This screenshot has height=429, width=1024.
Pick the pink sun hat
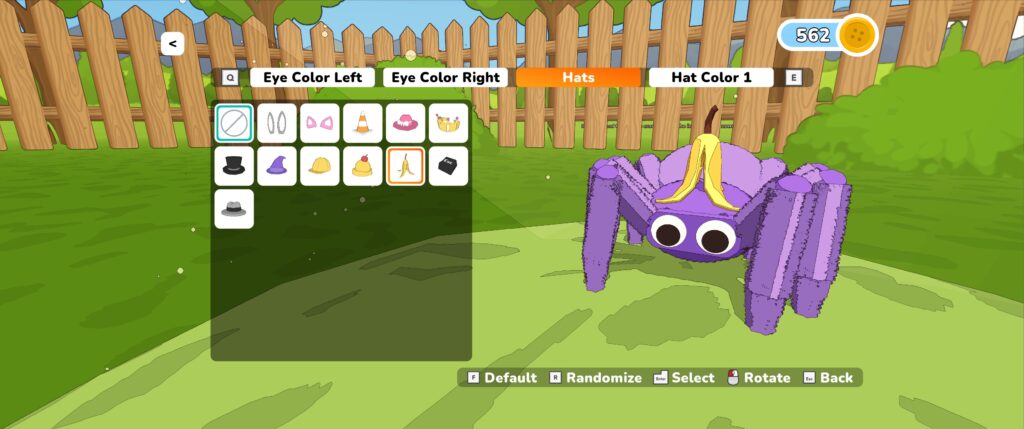[x=406, y=123]
